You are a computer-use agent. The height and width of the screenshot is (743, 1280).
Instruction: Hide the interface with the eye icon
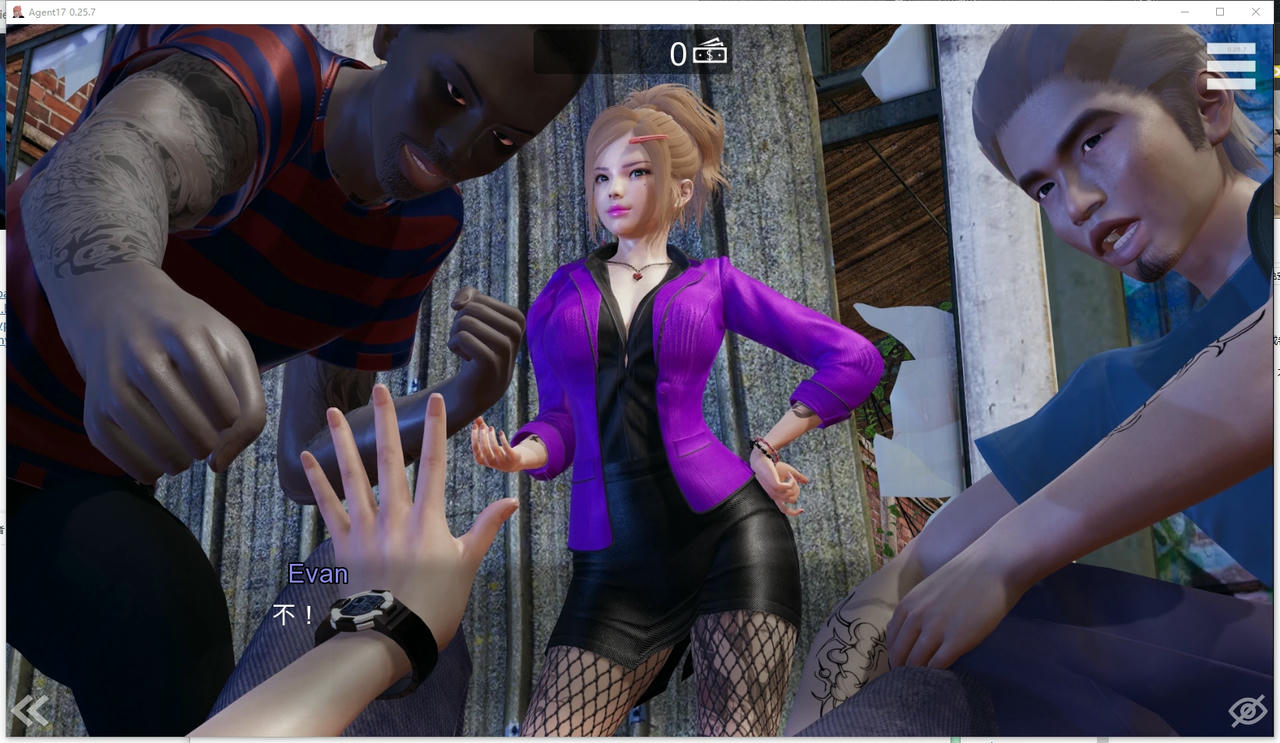tap(1247, 711)
